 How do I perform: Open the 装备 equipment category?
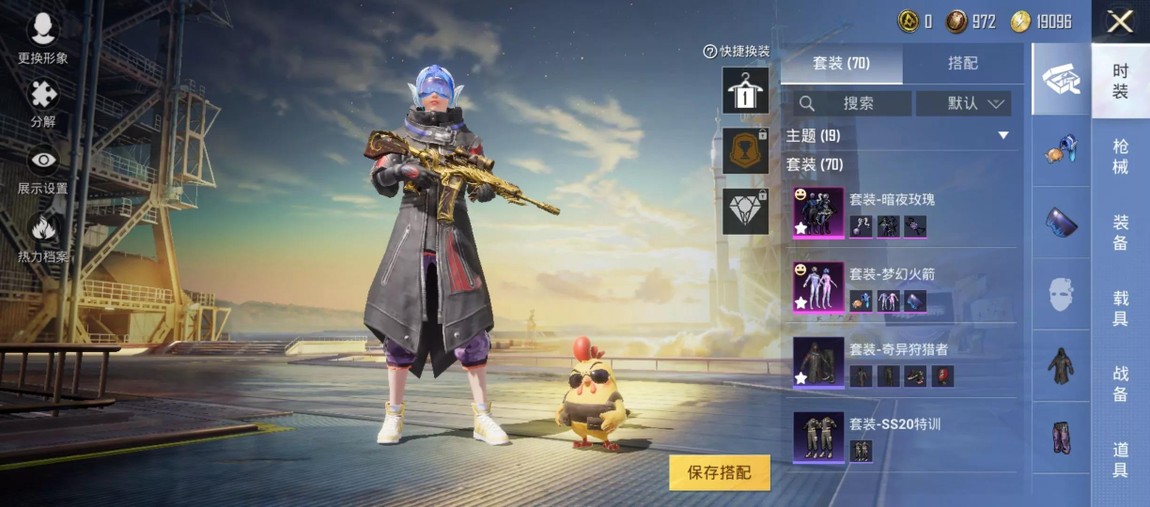[1120, 232]
